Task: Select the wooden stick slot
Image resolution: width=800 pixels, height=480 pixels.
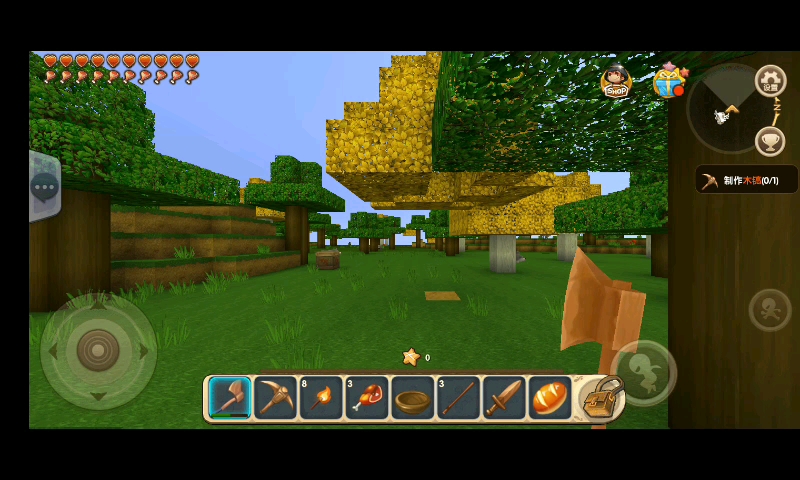Action: [x=458, y=398]
